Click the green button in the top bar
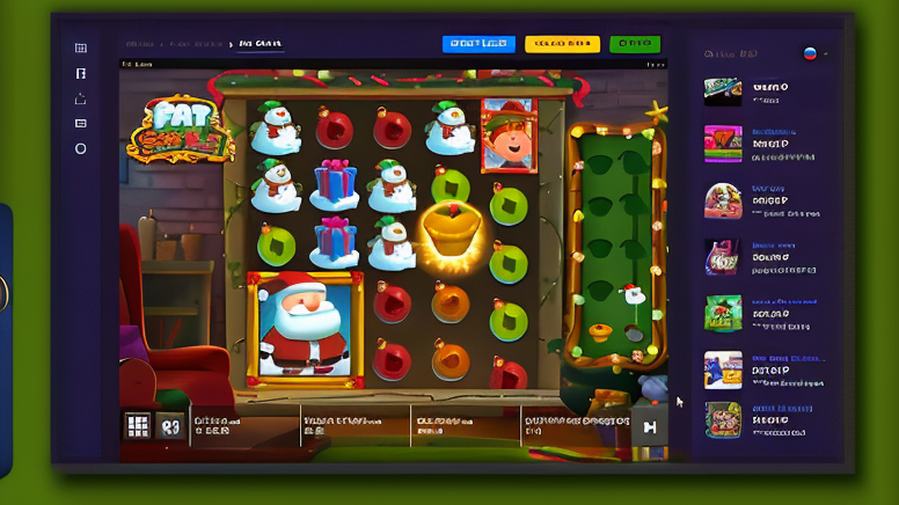 point(634,44)
